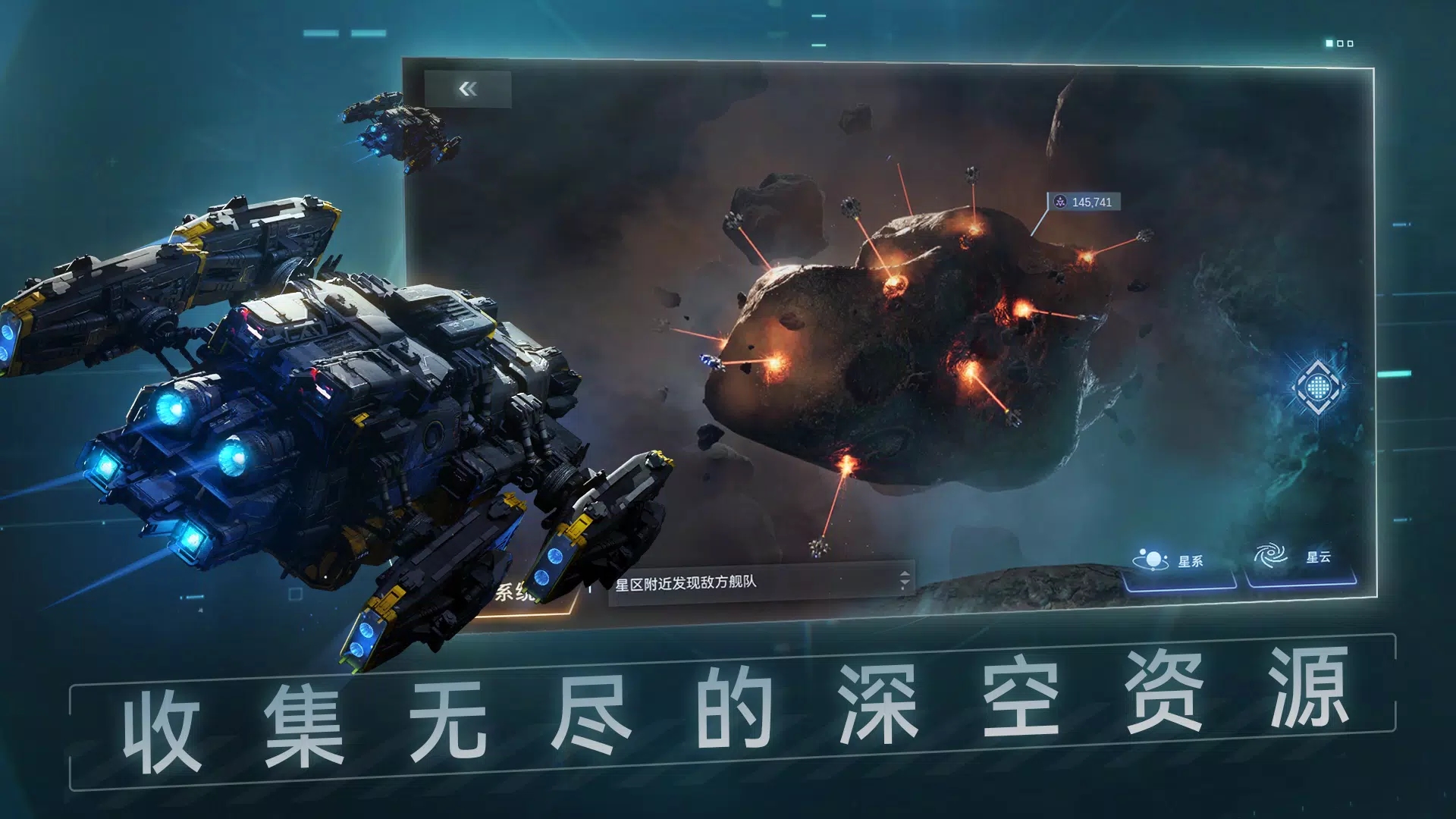Tap the back double-chevron icon
Screen dimensions: 1456x819
(469, 89)
